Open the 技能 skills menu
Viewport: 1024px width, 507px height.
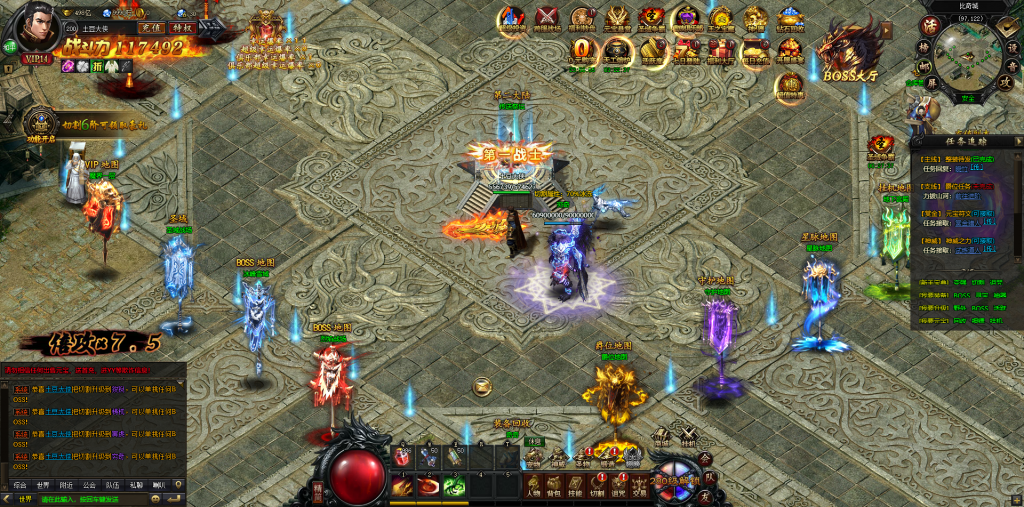click(575, 486)
